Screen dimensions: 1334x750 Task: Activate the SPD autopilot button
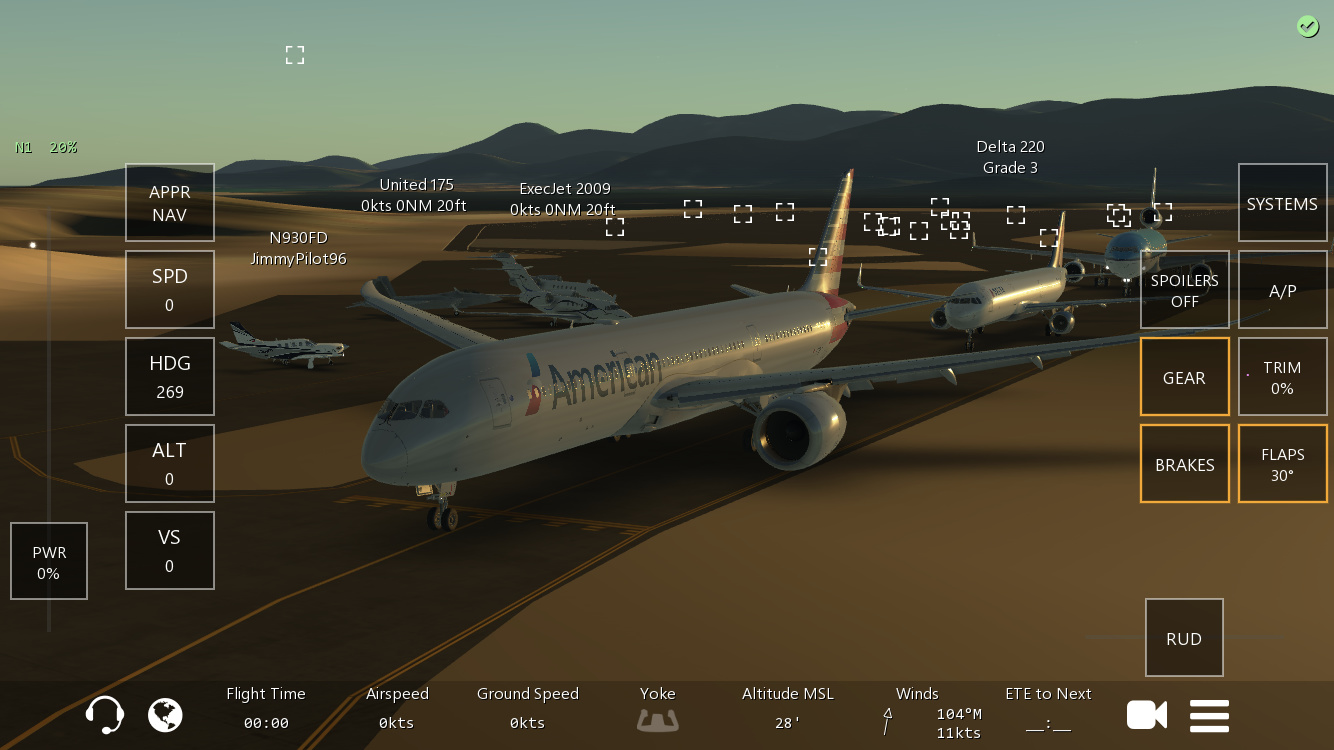(170, 289)
